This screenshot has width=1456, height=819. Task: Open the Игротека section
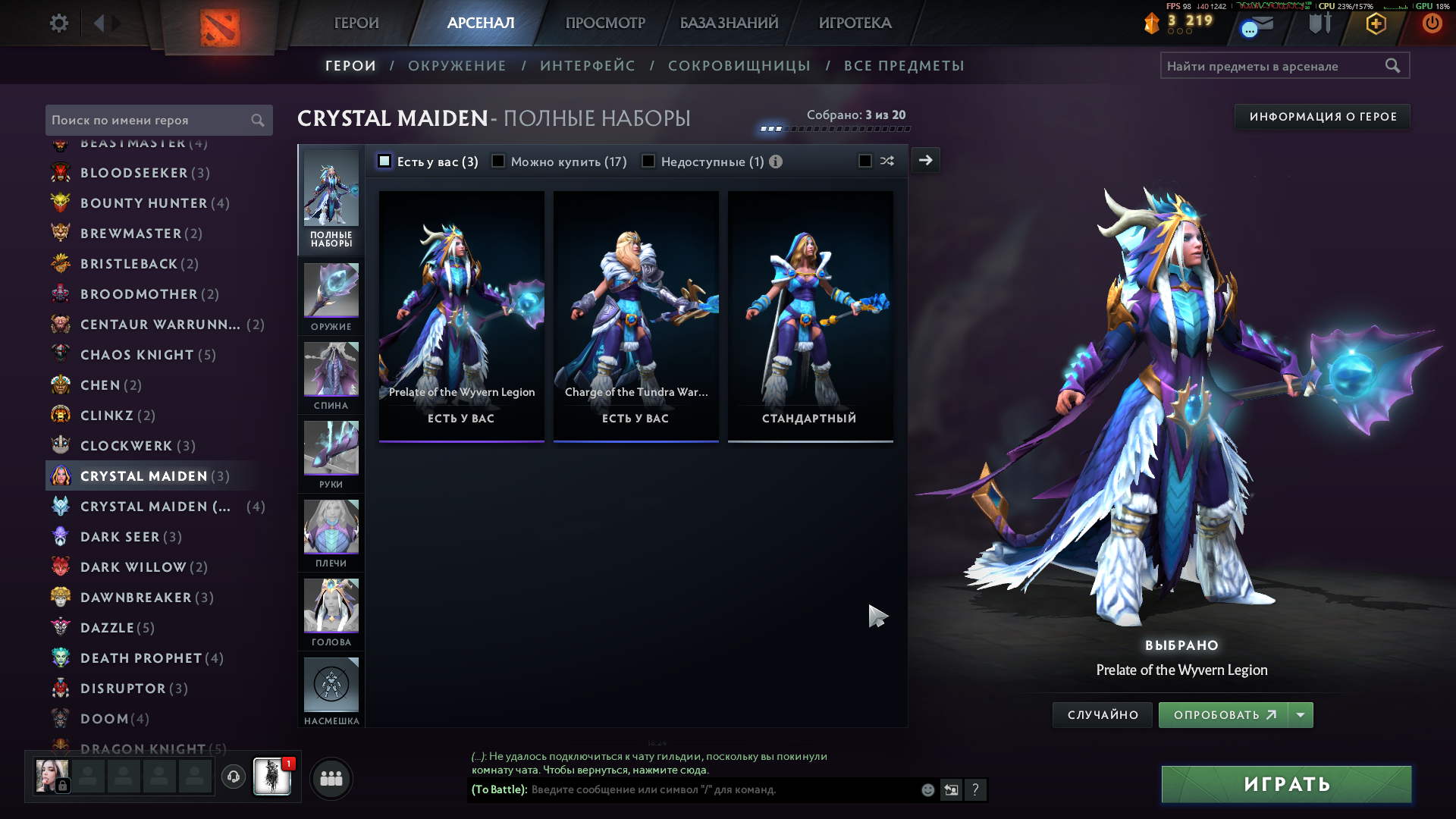pos(855,24)
